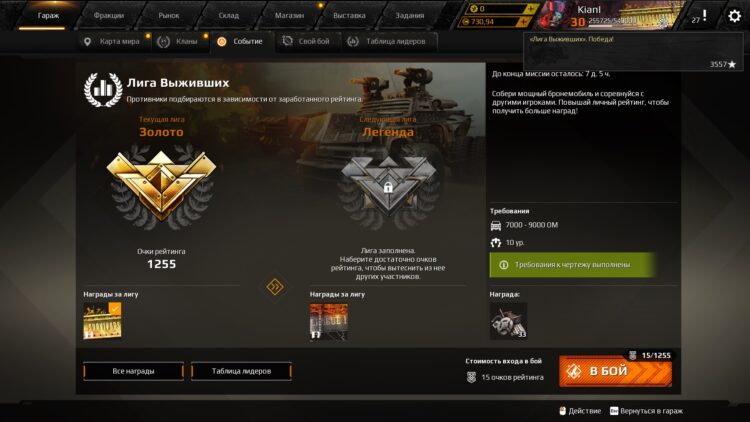Switch to Свой бой sub-tab

[306, 41]
